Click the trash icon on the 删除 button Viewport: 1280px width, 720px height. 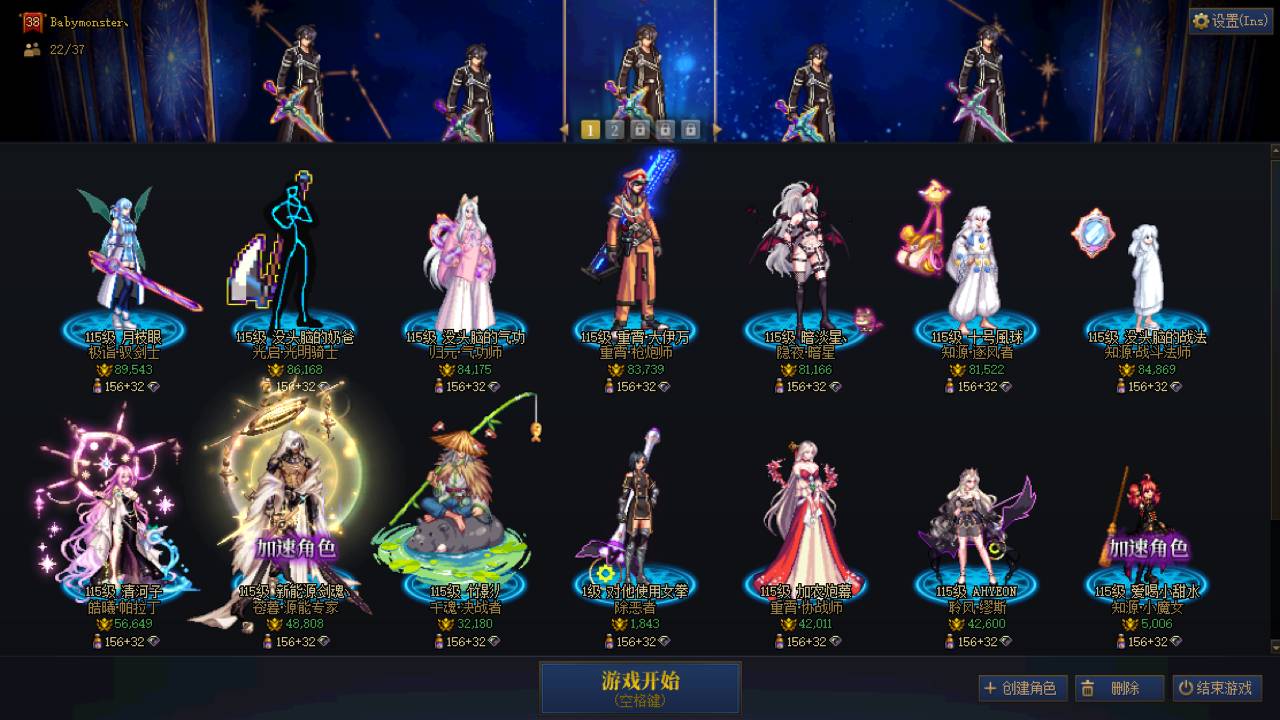1088,688
